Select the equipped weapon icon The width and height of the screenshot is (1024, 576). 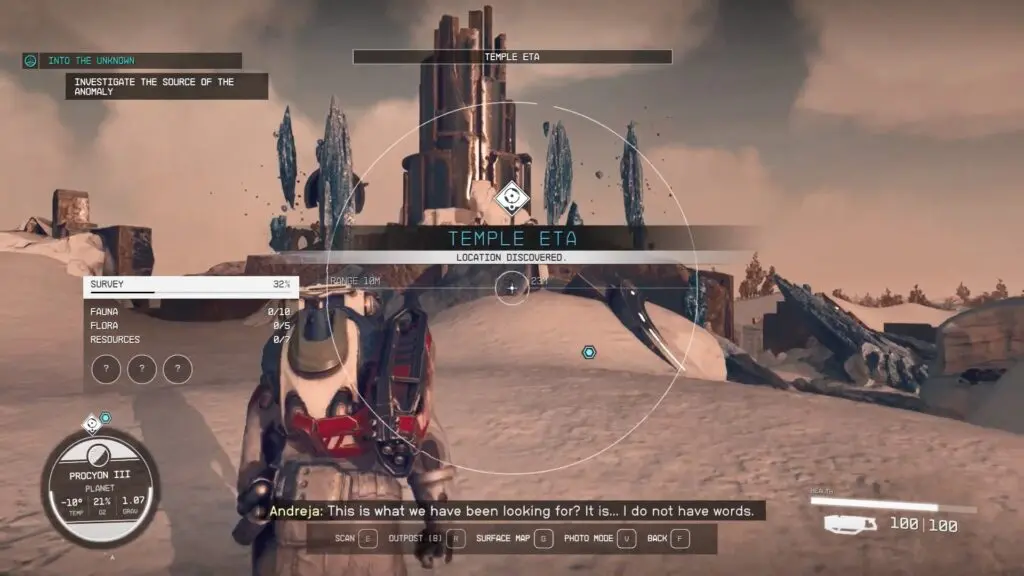(850, 524)
